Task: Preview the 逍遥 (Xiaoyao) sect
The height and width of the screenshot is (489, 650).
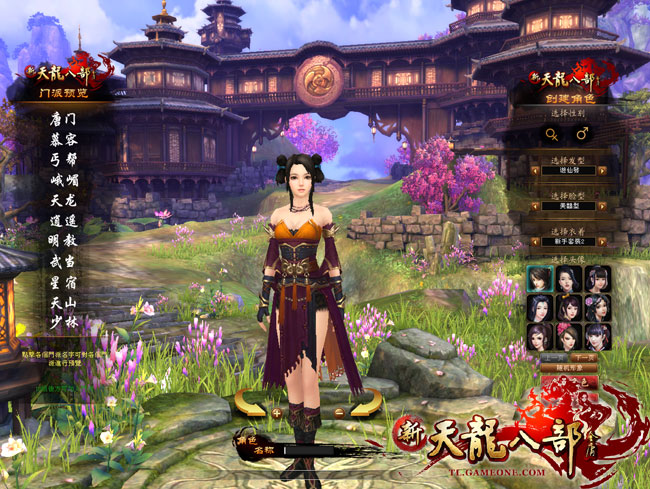Action: point(63,221)
